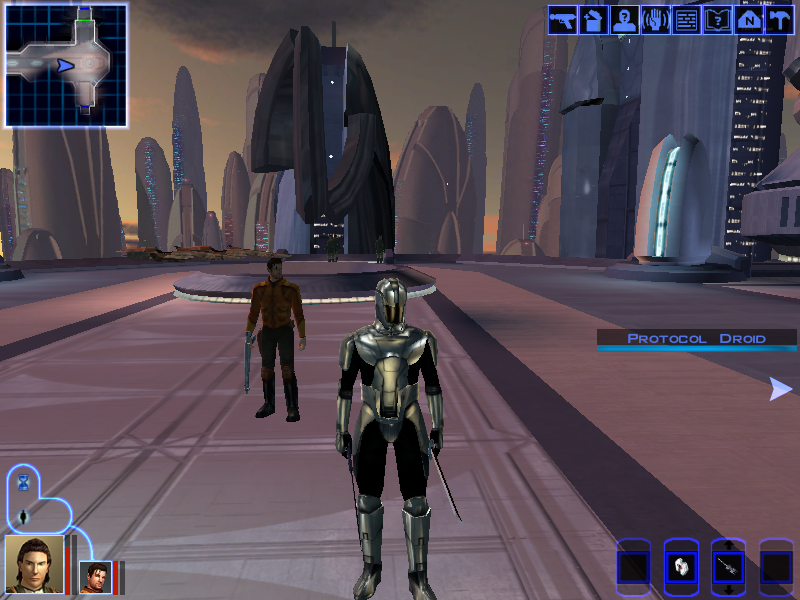800x600 pixels.
Task: Open the Journal book icon
Action: [717, 20]
